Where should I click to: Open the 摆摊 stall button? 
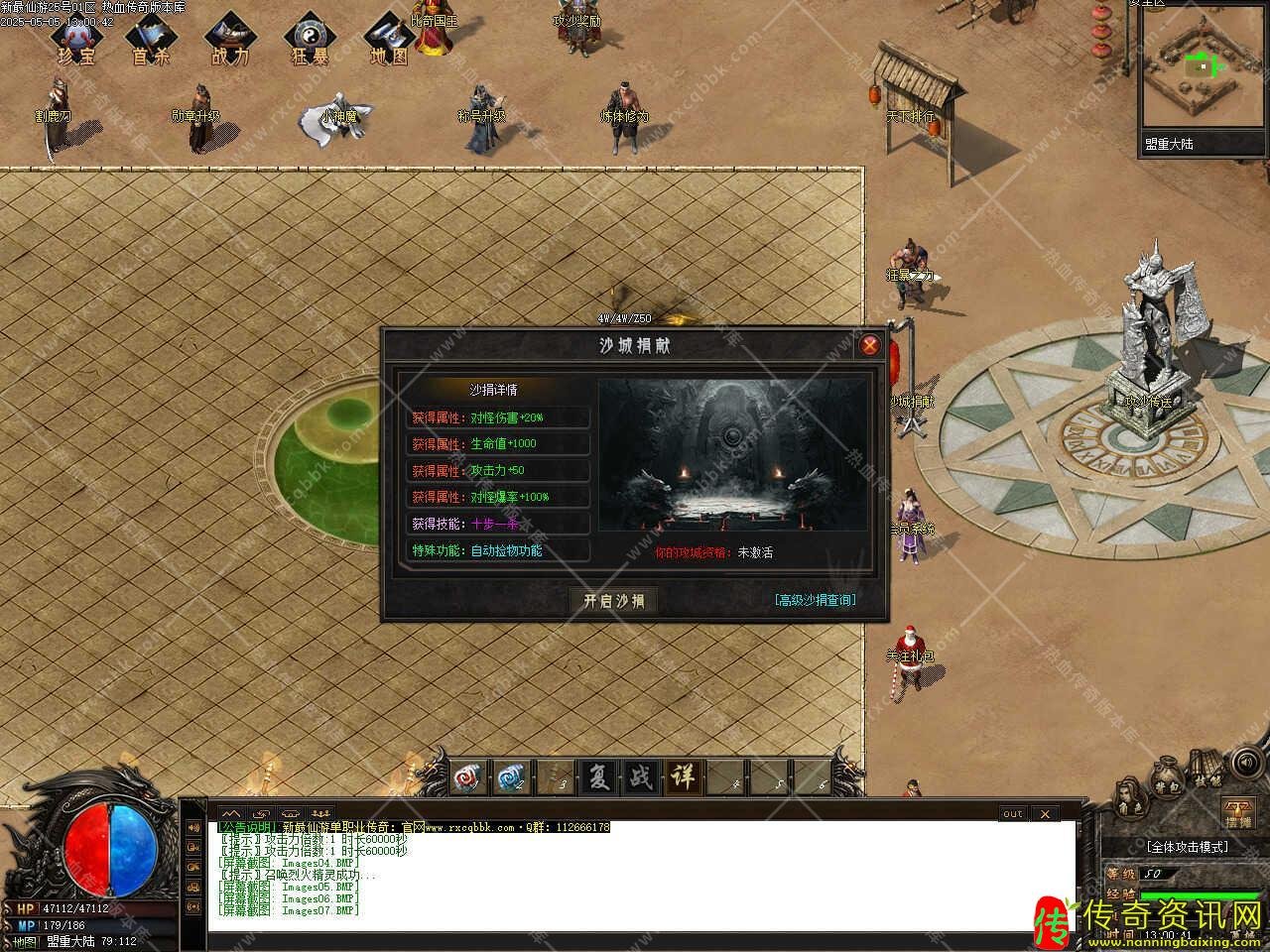pyautogui.click(x=1237, y=812)
